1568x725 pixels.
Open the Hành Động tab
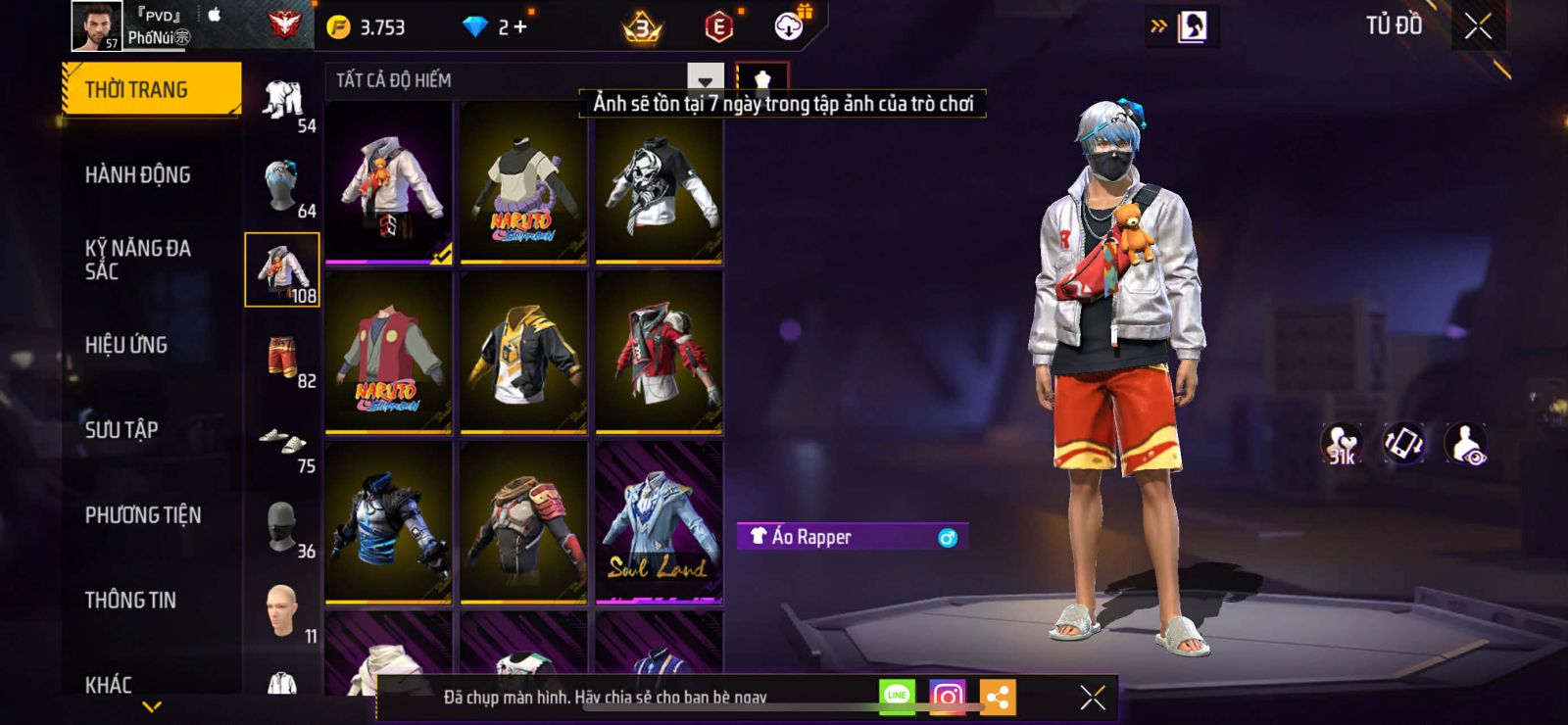pos(137,175)
